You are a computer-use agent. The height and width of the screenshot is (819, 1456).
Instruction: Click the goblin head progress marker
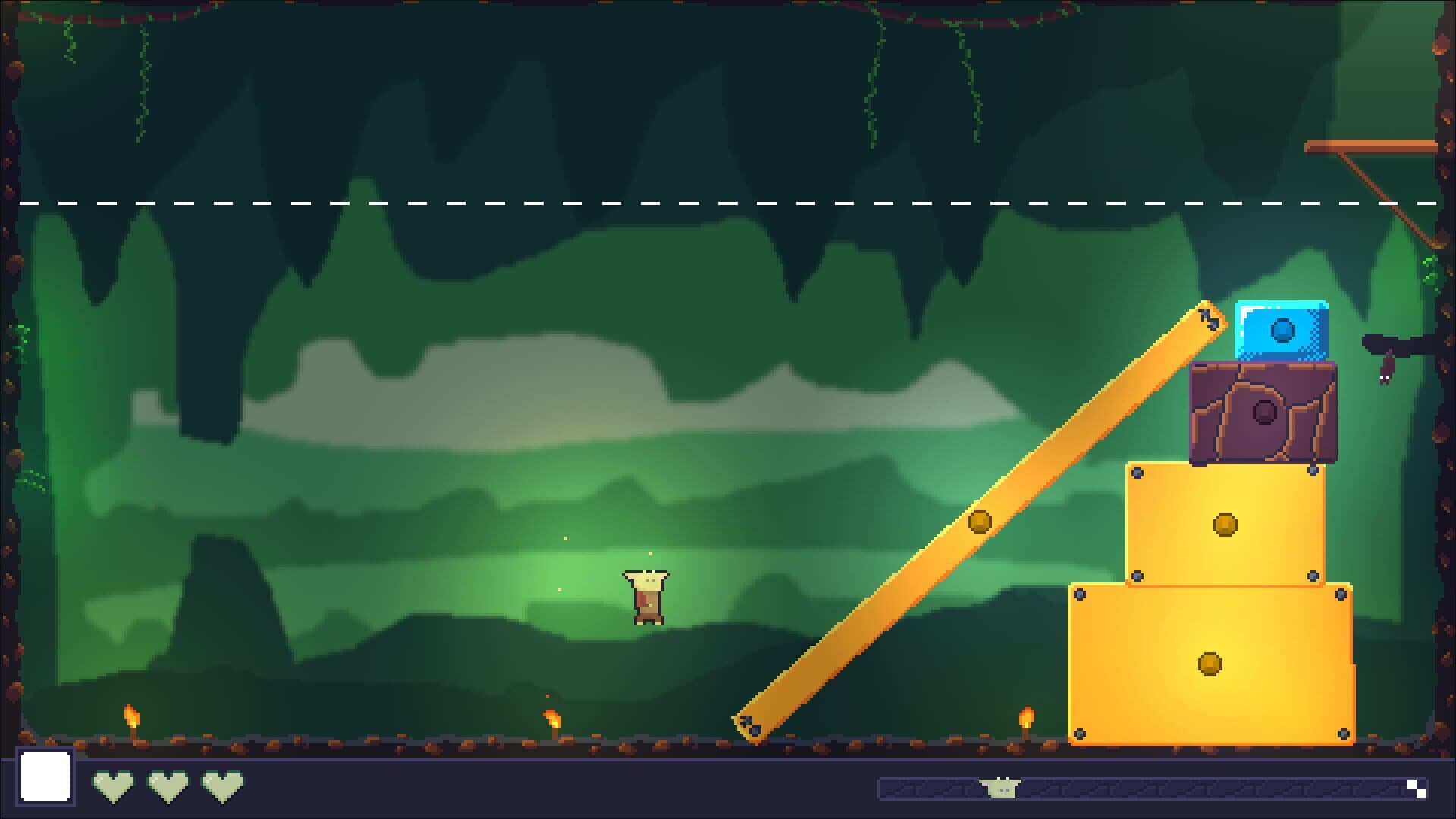click(x=1001, y=788)
